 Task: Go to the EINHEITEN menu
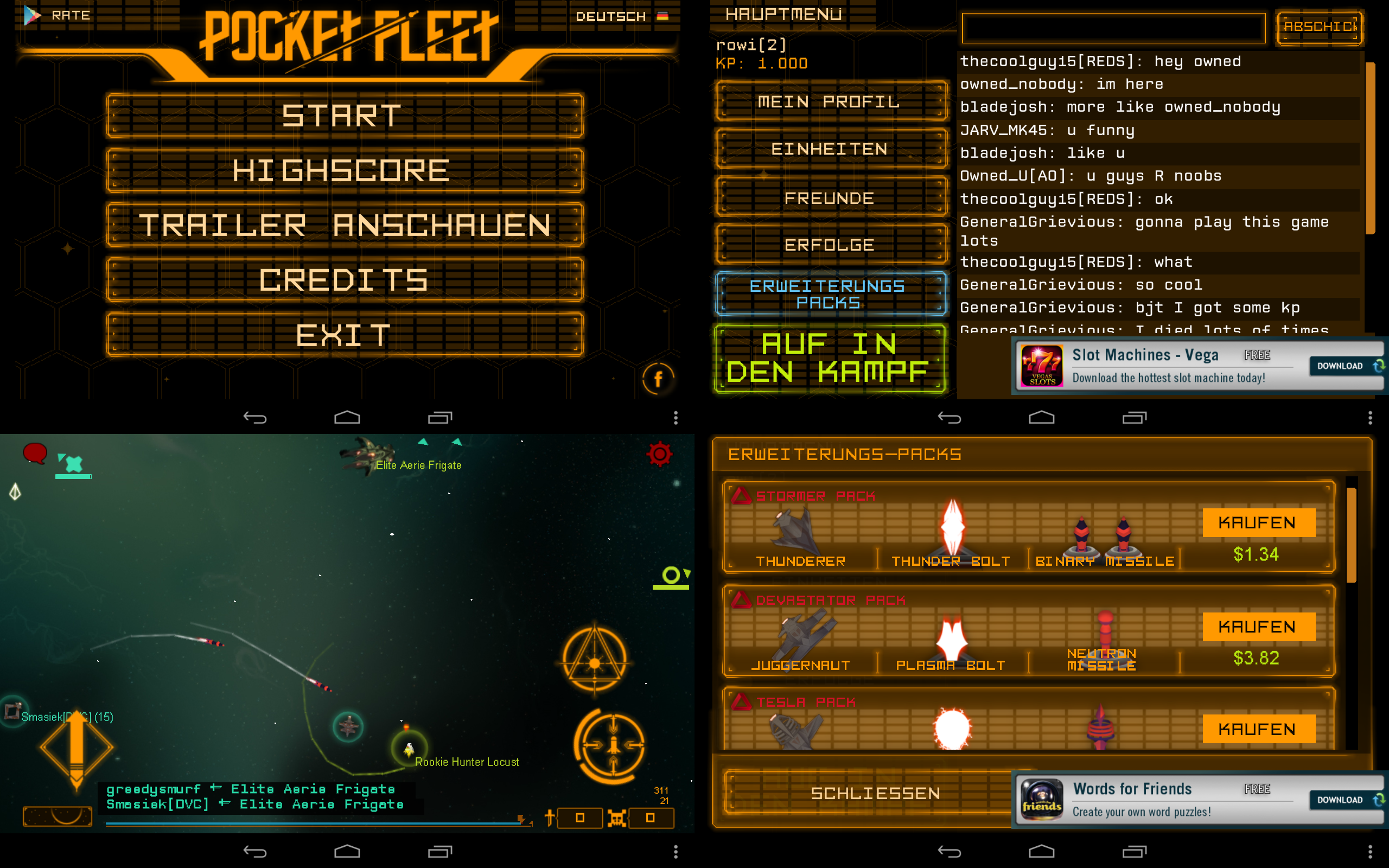point(830,149)
